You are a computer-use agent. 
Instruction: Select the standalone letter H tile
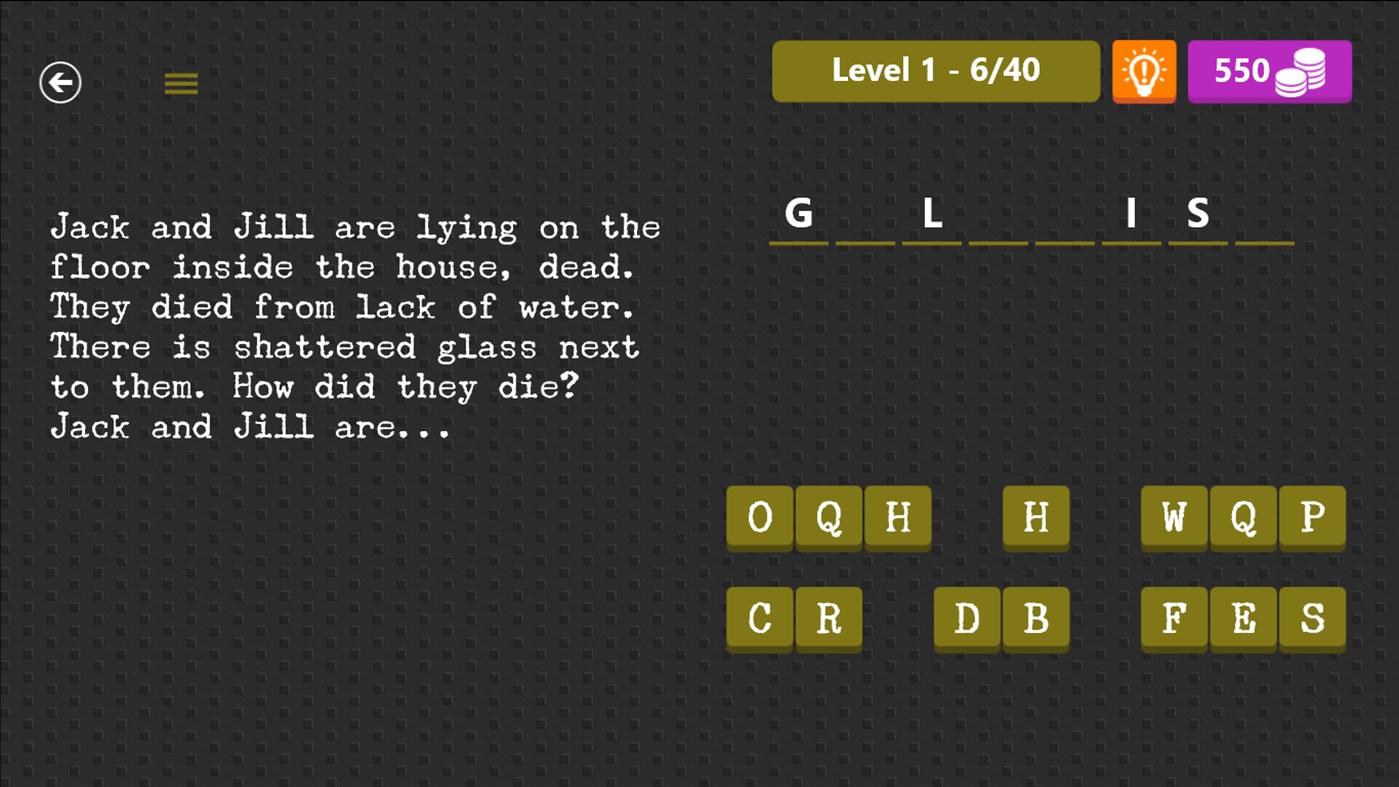click(1036, 518)
